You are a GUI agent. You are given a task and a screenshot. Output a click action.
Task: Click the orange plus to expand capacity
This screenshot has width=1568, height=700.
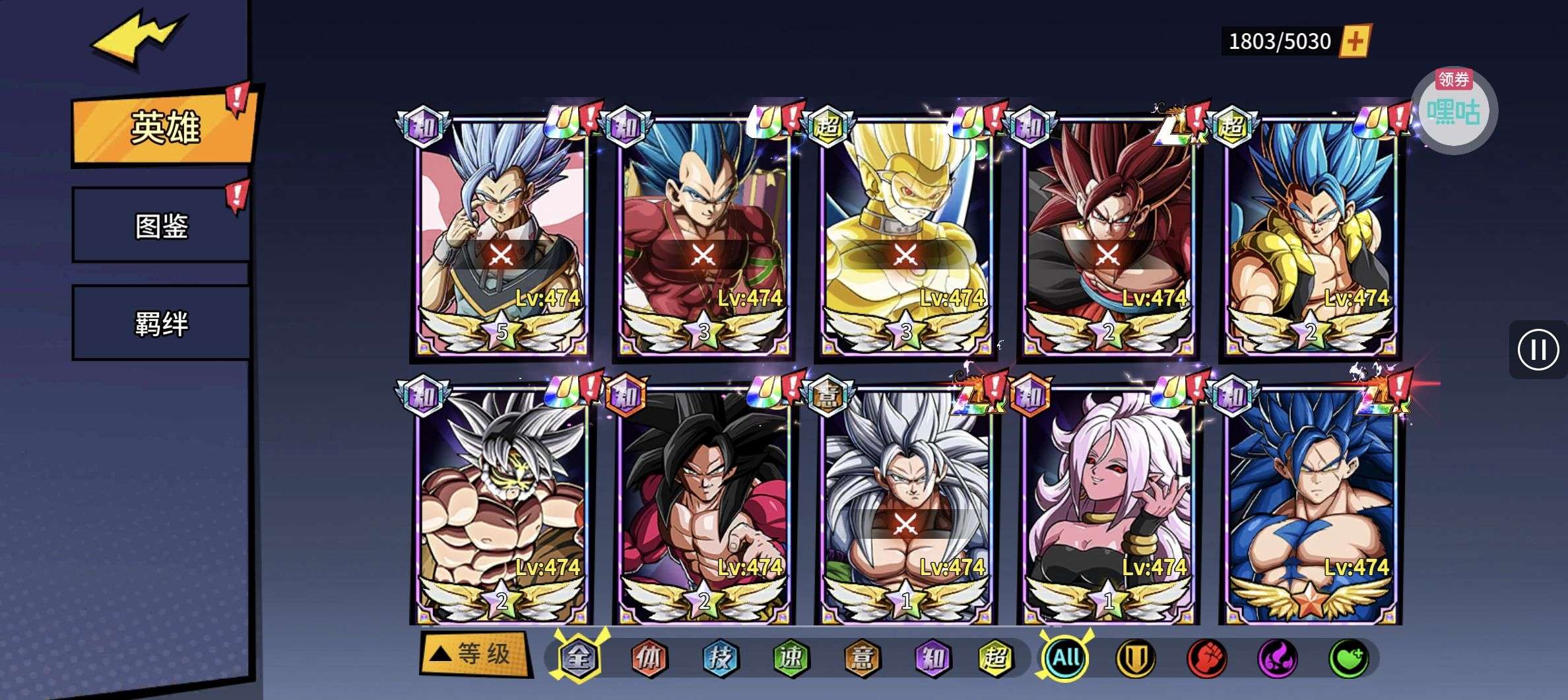click(x=1354, y=42)
